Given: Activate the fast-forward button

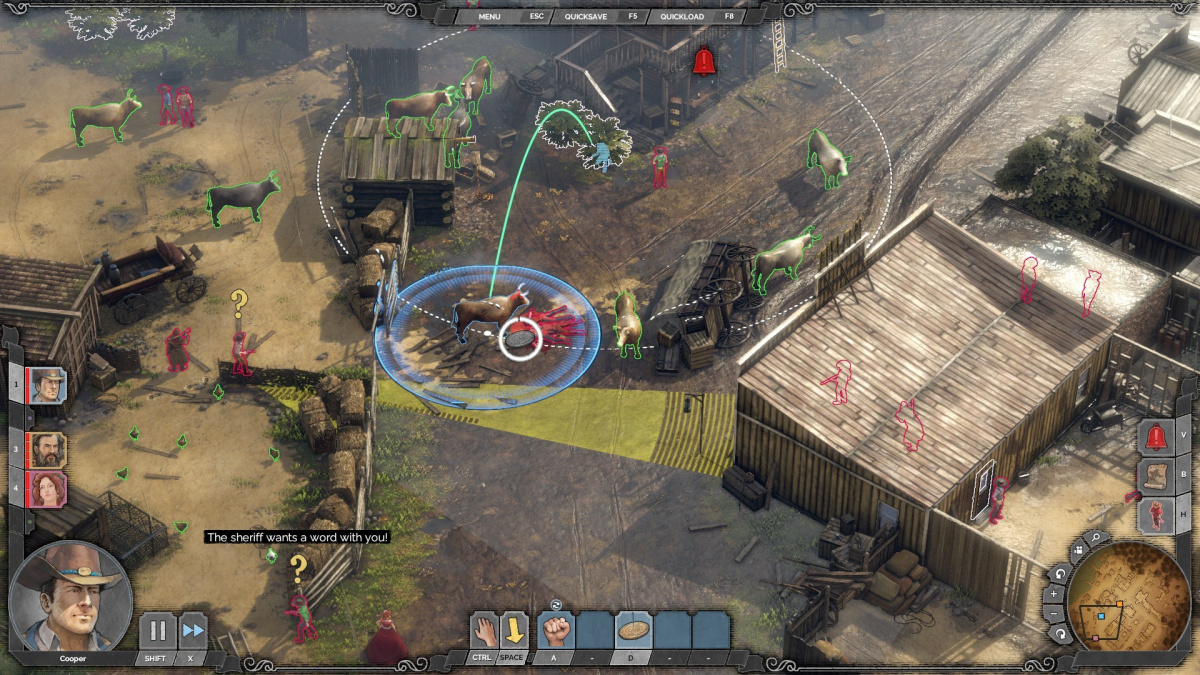Looking at the screenshot, I should point(193,631).
